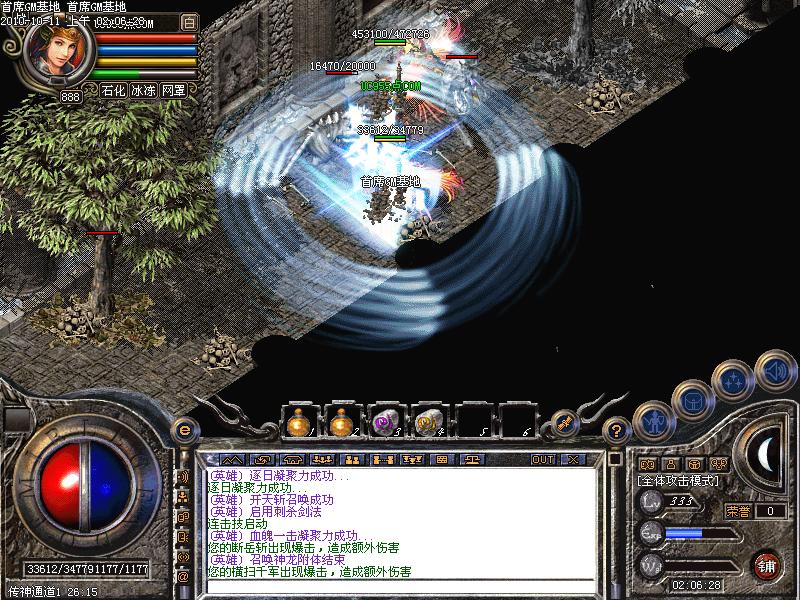Click the 白 button beside the date

tap(189, 21)
